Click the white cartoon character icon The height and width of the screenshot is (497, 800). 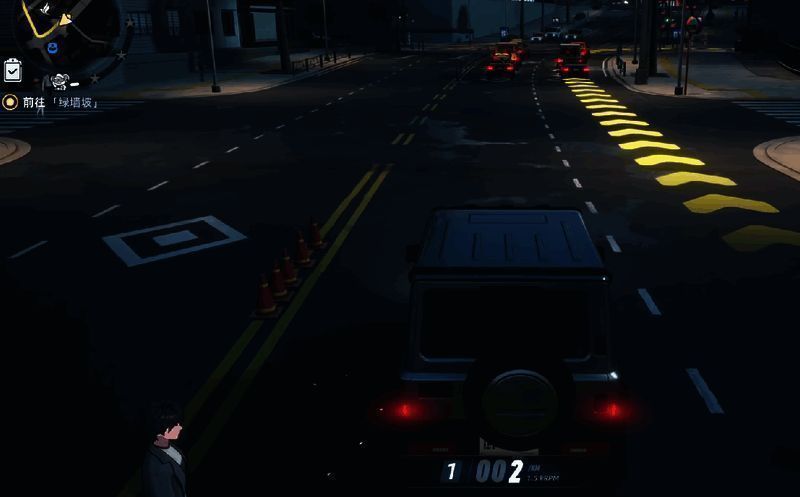click(x=59, y=82)
